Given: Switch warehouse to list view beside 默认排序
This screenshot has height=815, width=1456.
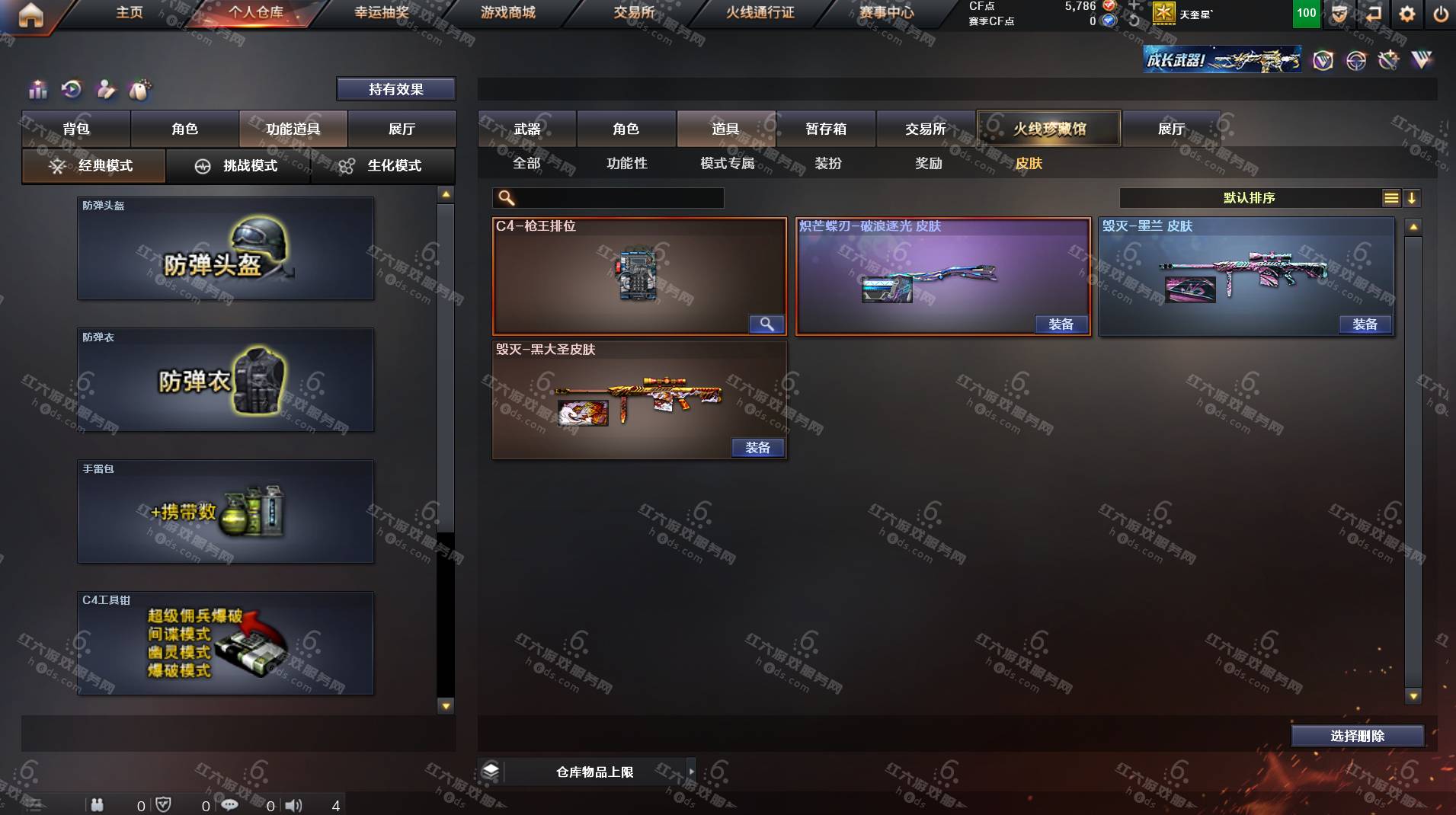Looking at the screenshot, I should (1392, 198).
